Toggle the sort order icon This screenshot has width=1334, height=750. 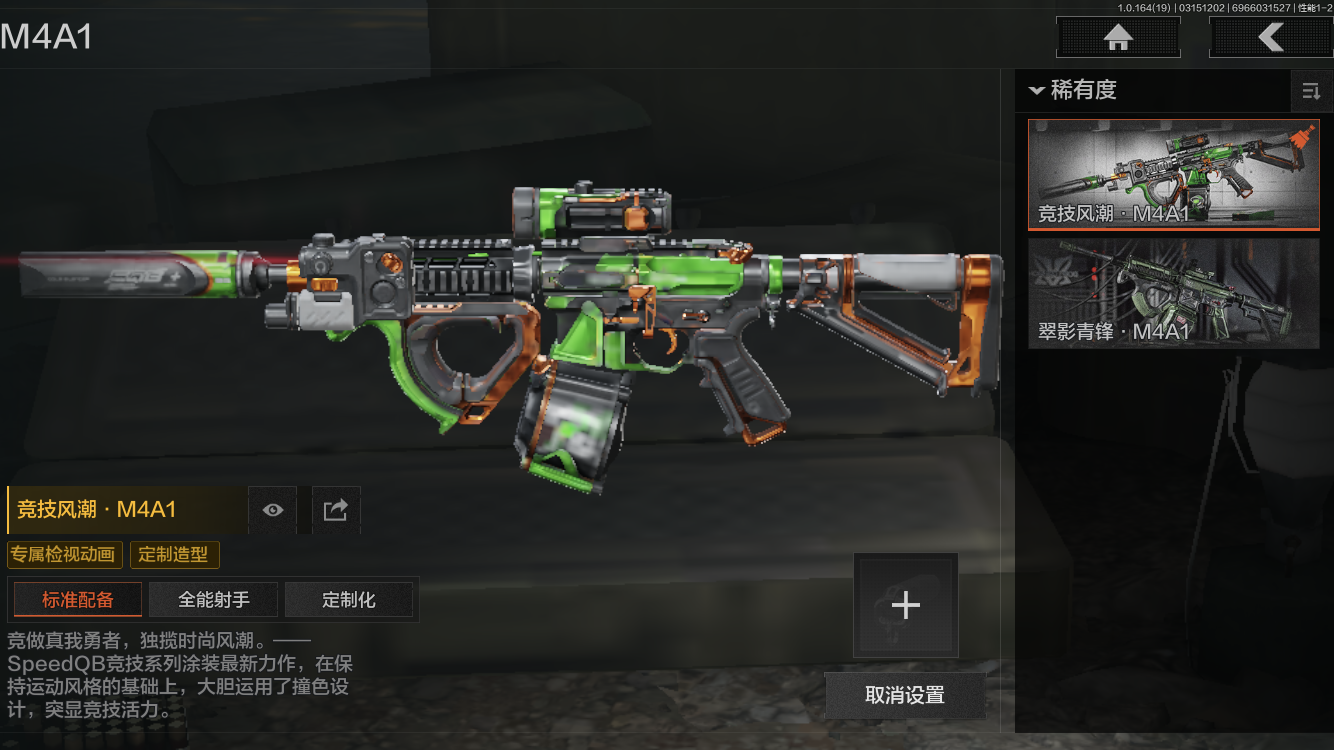tap(1310, 92)
